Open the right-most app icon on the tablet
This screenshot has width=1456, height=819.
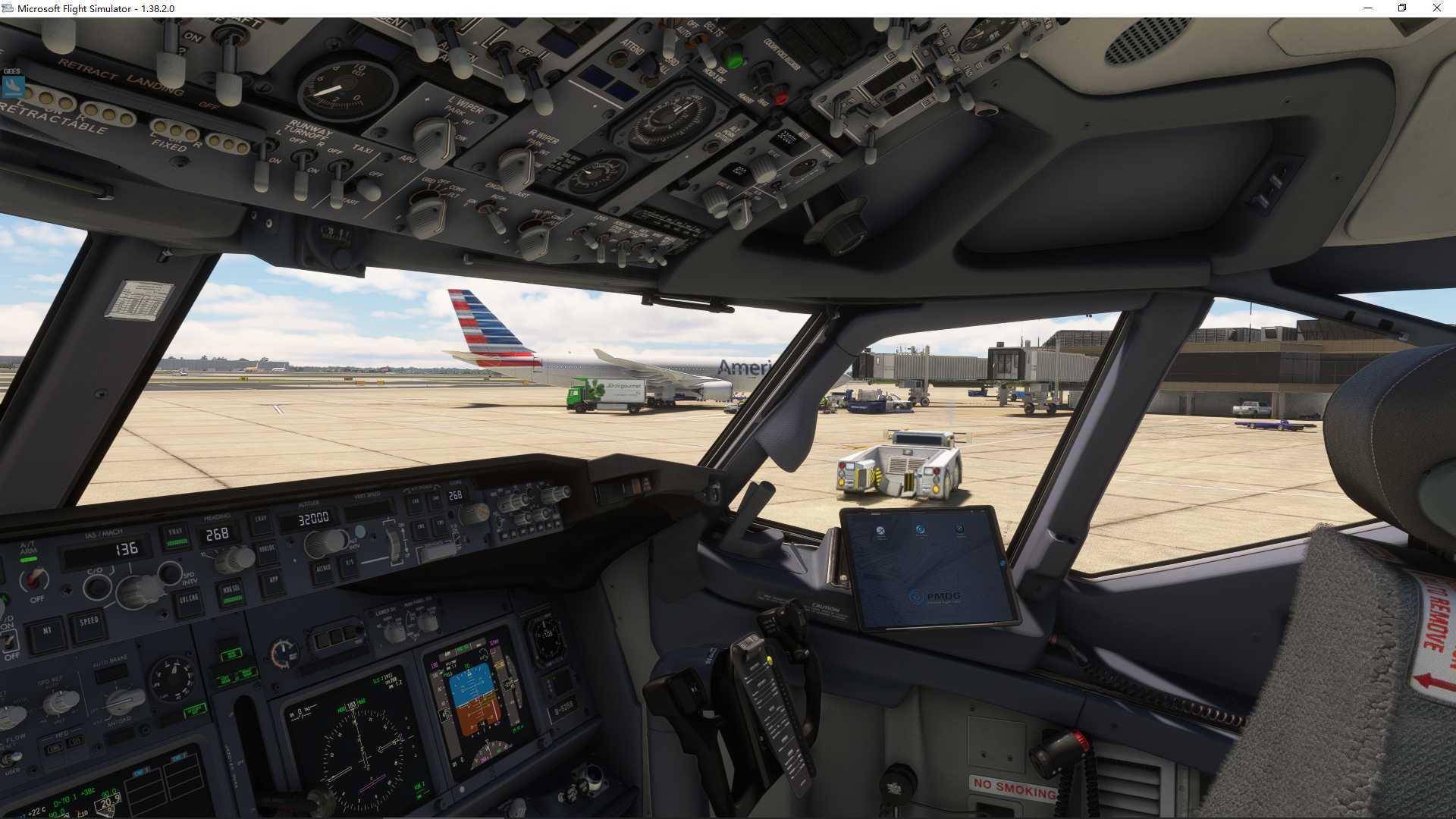pos(959,529)
